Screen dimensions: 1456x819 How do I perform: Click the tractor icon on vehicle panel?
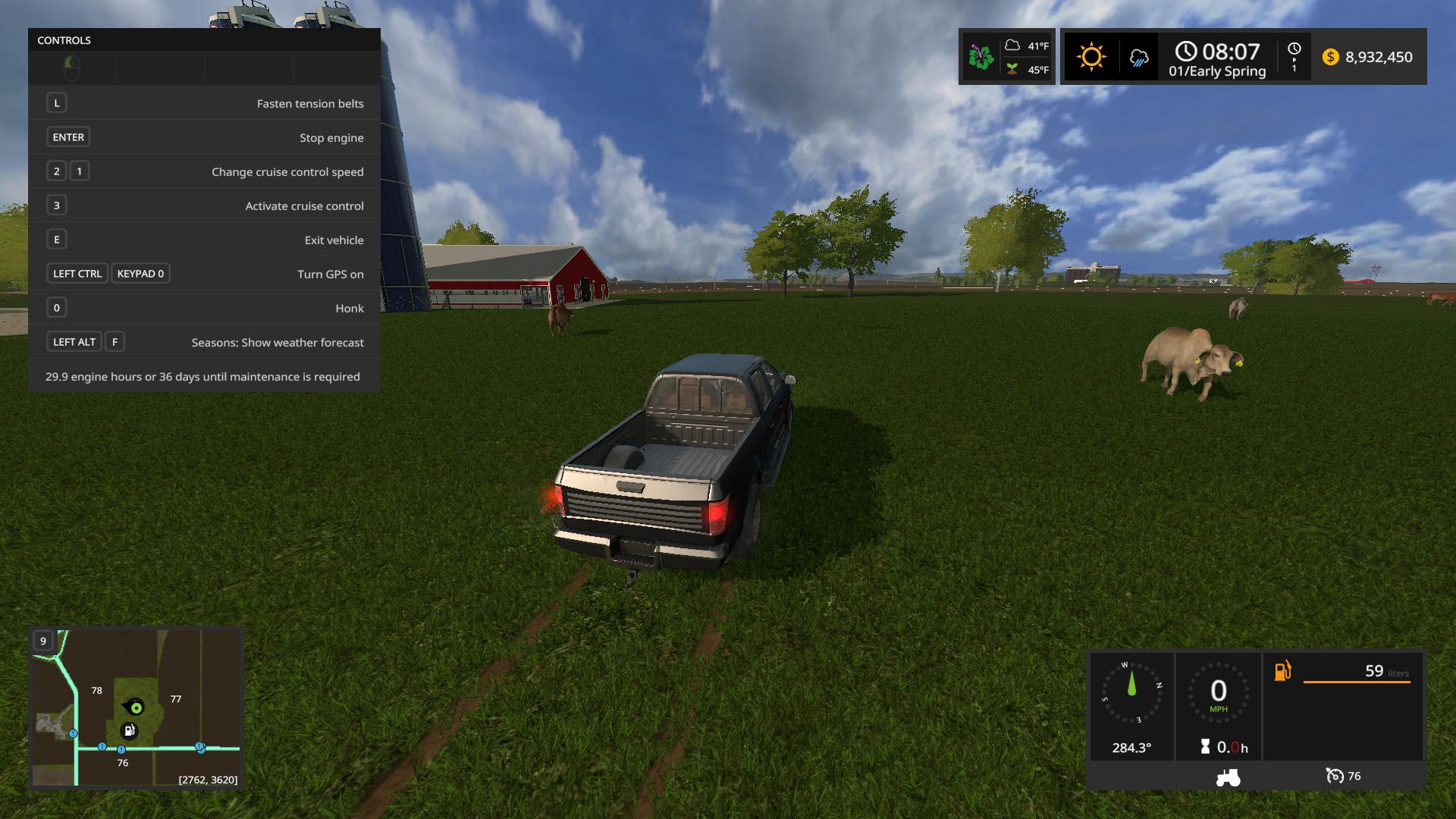tap(1228, 777)
